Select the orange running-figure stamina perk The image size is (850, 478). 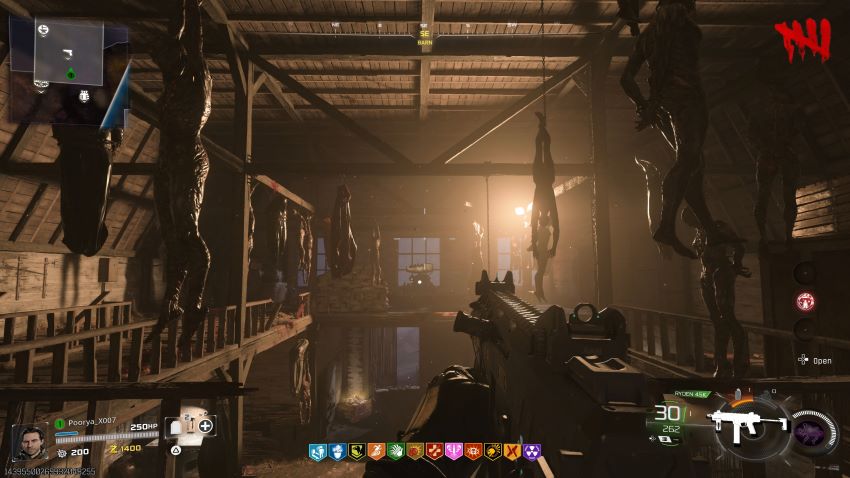click(375, 452)
